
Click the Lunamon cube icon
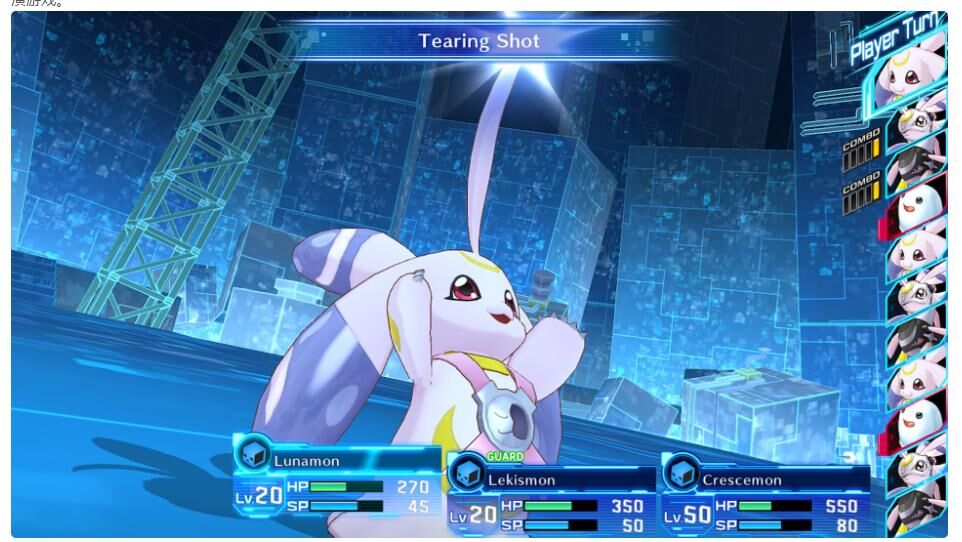[253, 455]
